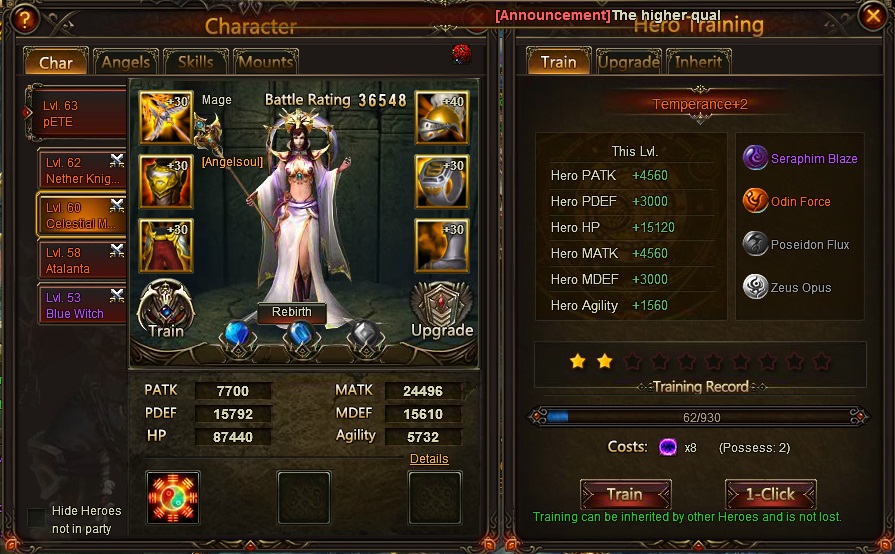Screen dimensions: 895x554
Task: Toggle Hide Heroes not in party
Action: coord(37,518)
